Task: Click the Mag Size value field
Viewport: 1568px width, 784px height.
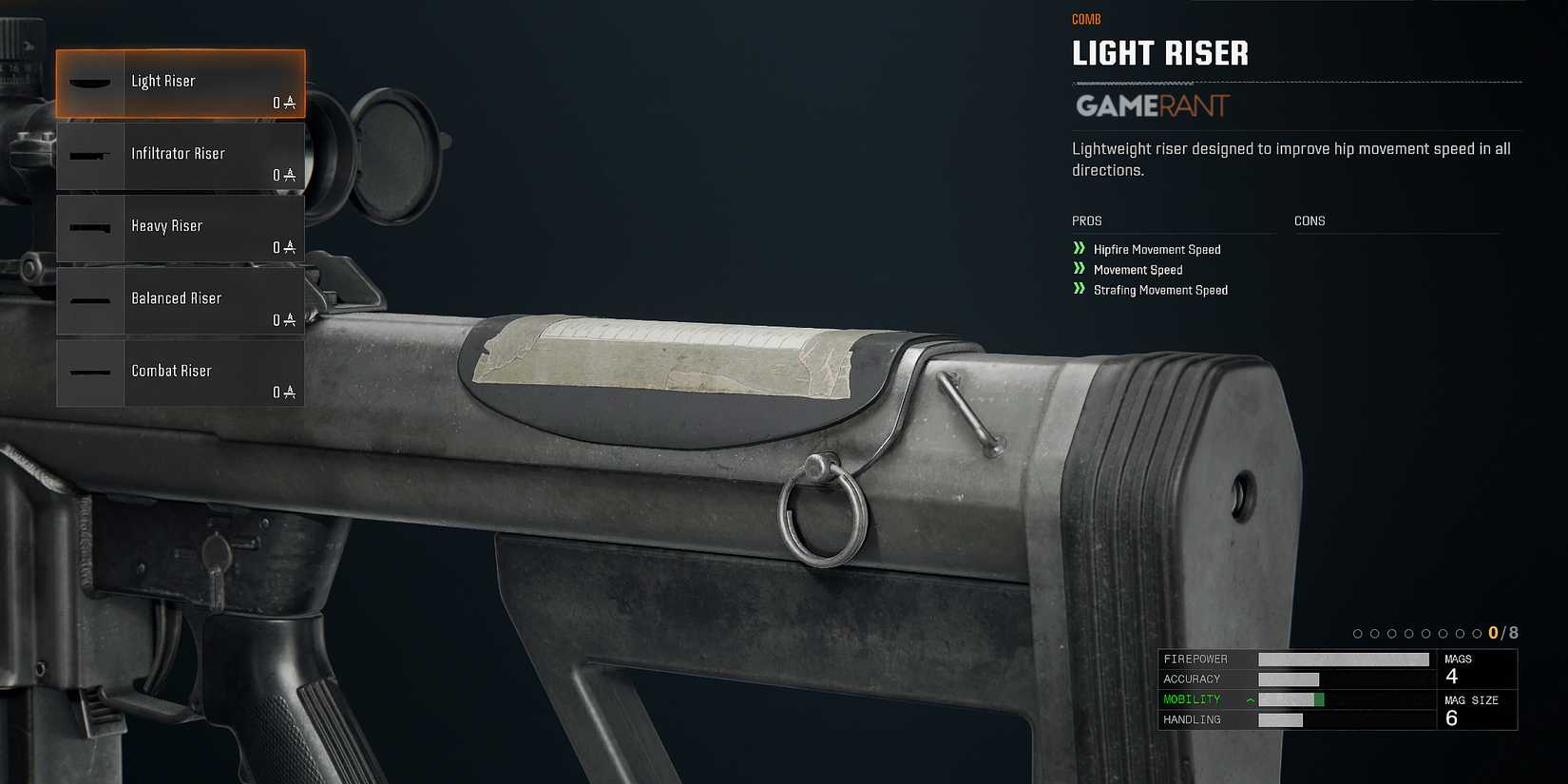Action: [1478, 710]
